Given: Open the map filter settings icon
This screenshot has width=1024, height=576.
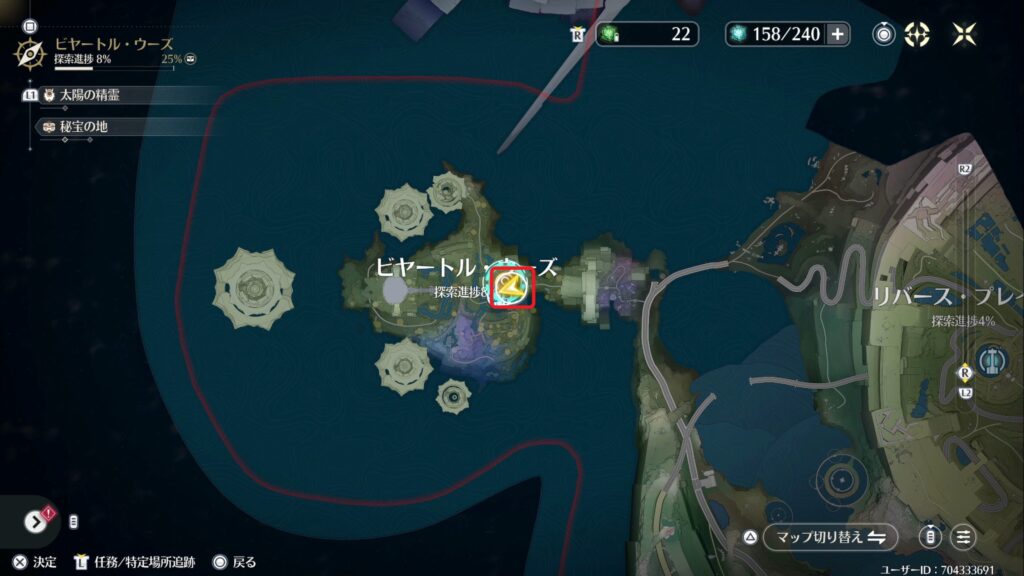Looking at the screenshot, I should tap(963, 537).
